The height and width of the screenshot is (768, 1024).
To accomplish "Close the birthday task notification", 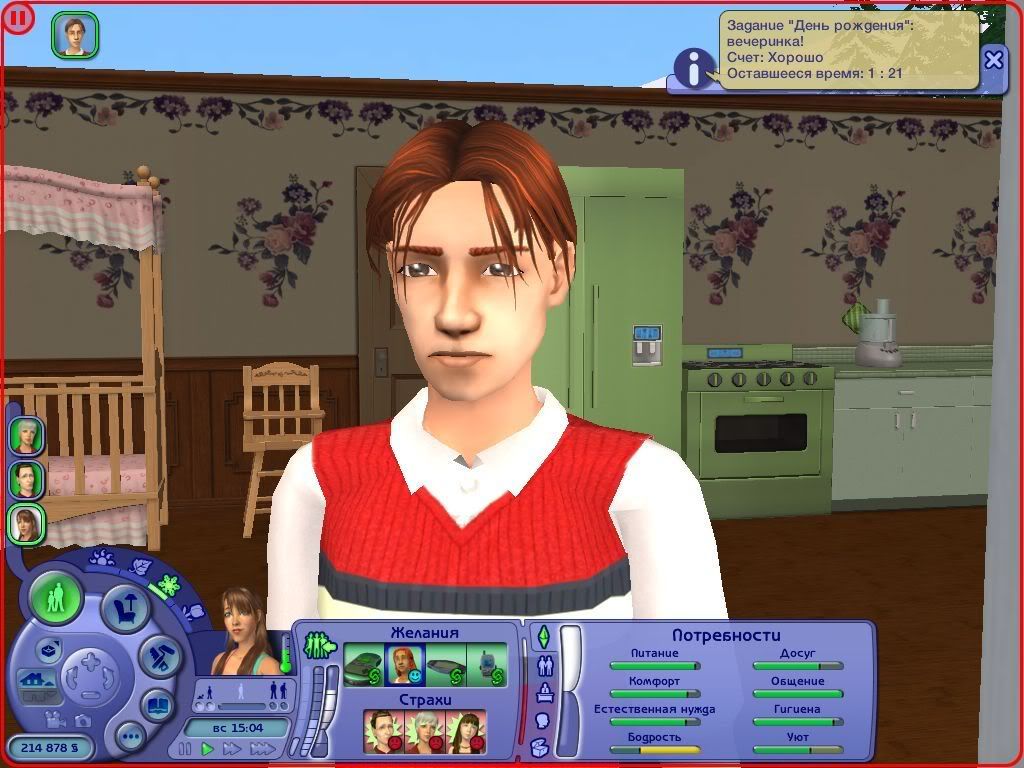I will coord(993,60).
